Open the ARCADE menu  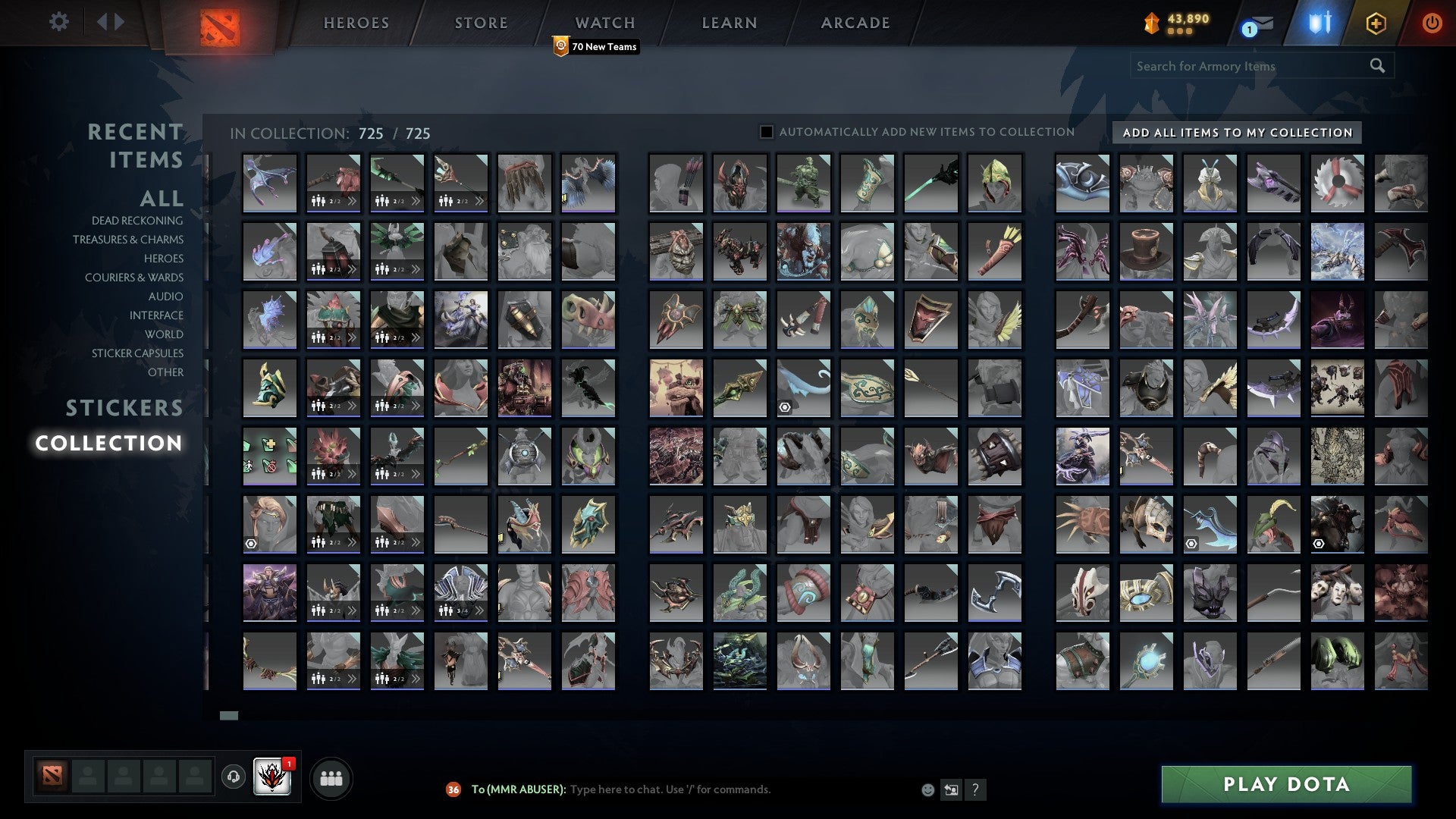tap(855, 22)
